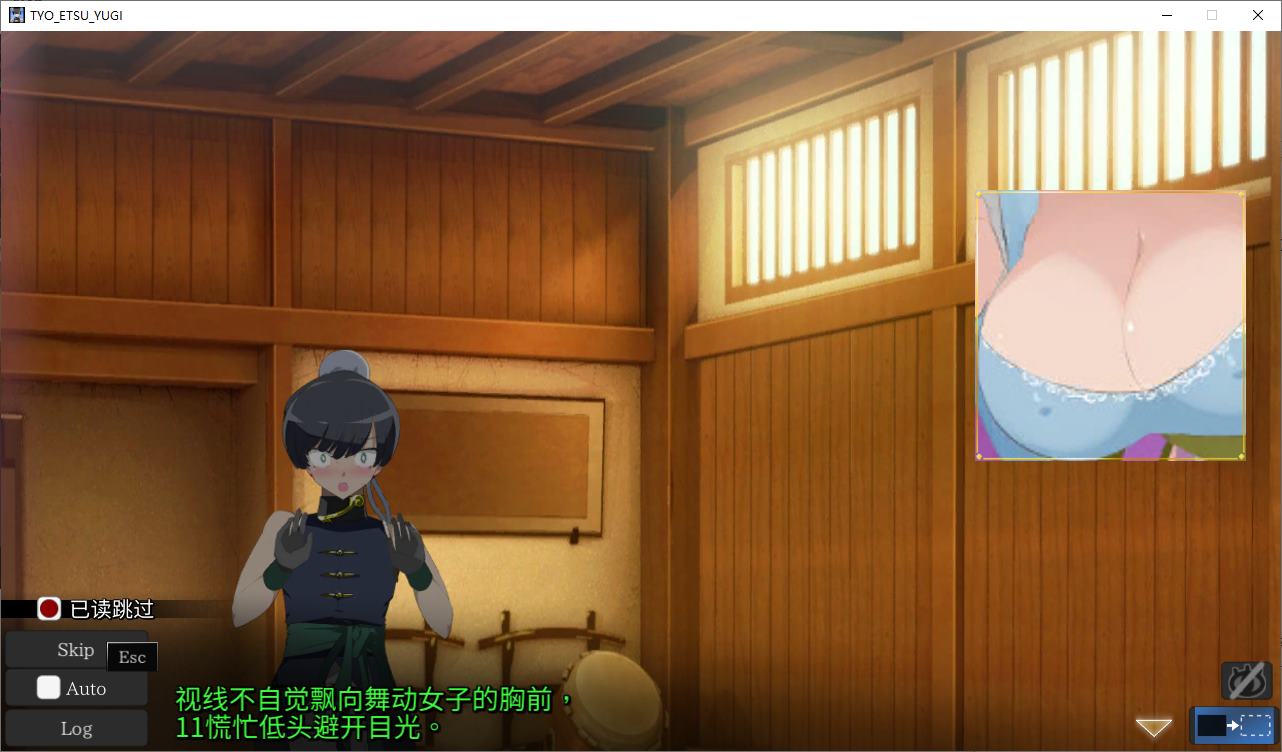Open the dialogue Log
Image resolution: width=1282 pixels, height=752 pixels.
(76, 728)
